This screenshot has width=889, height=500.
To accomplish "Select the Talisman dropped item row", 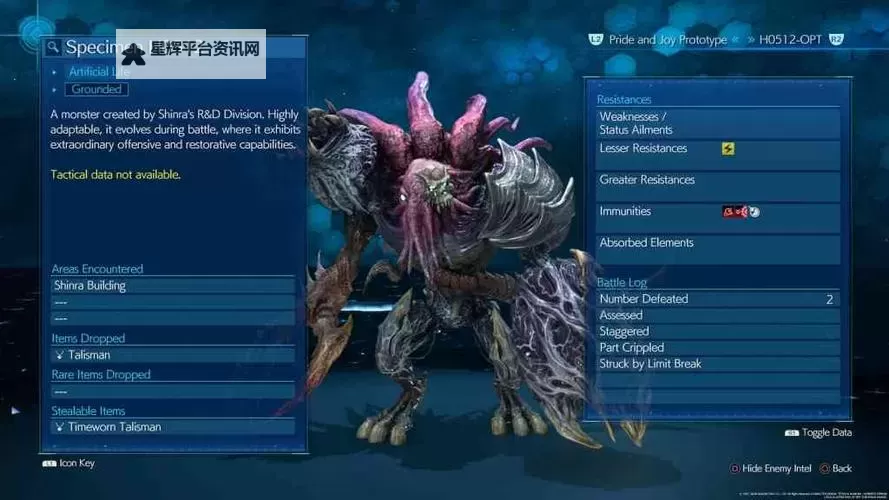I will click(x=173, y=354).
